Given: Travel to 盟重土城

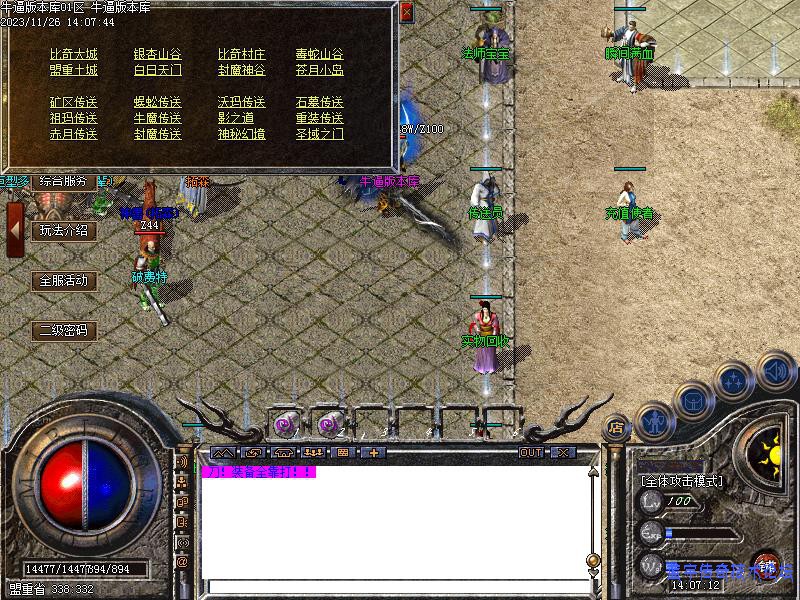Looking at the screenshot, I should click(74, 70).
